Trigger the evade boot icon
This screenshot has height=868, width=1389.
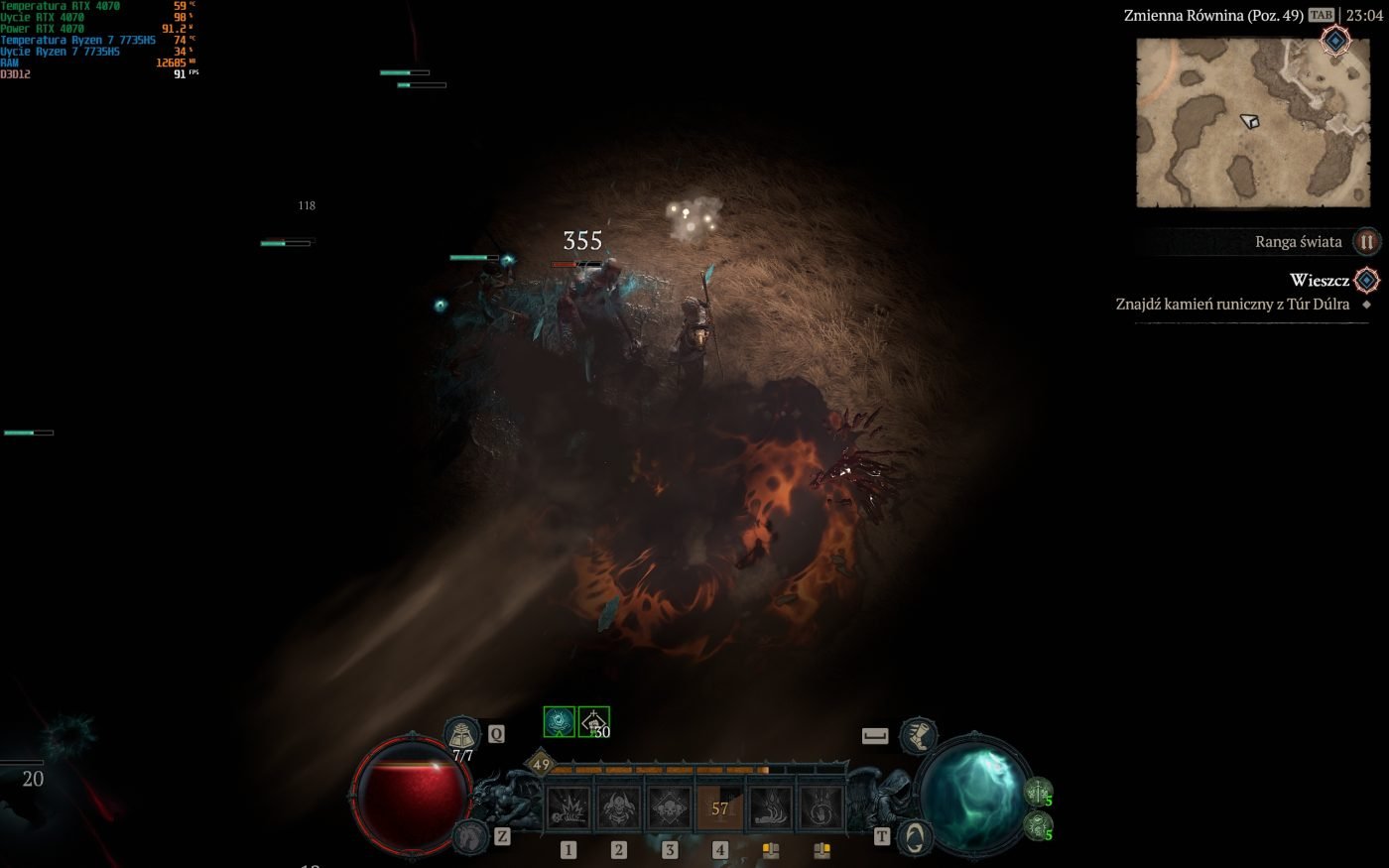tap(918, 735)
